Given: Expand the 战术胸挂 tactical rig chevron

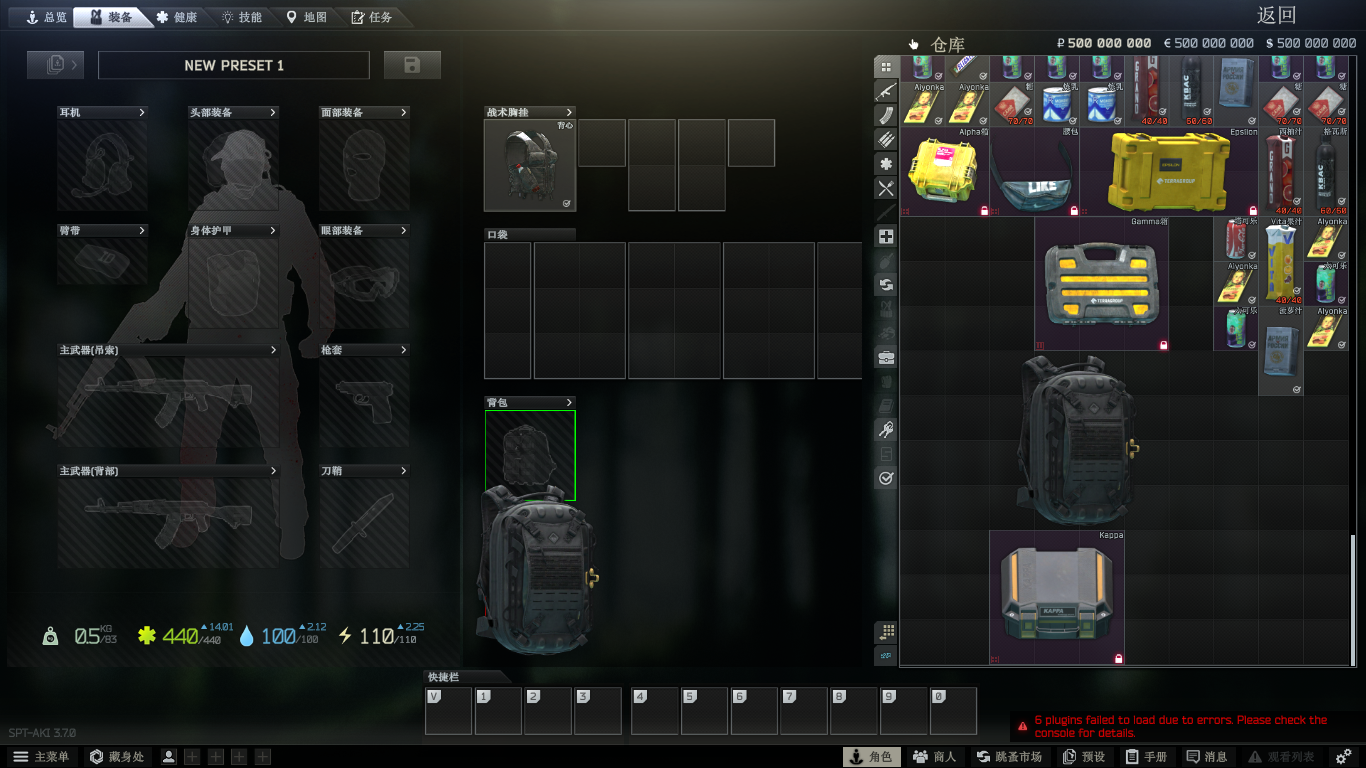Looking at the screenshot, I should coord(568,112).
